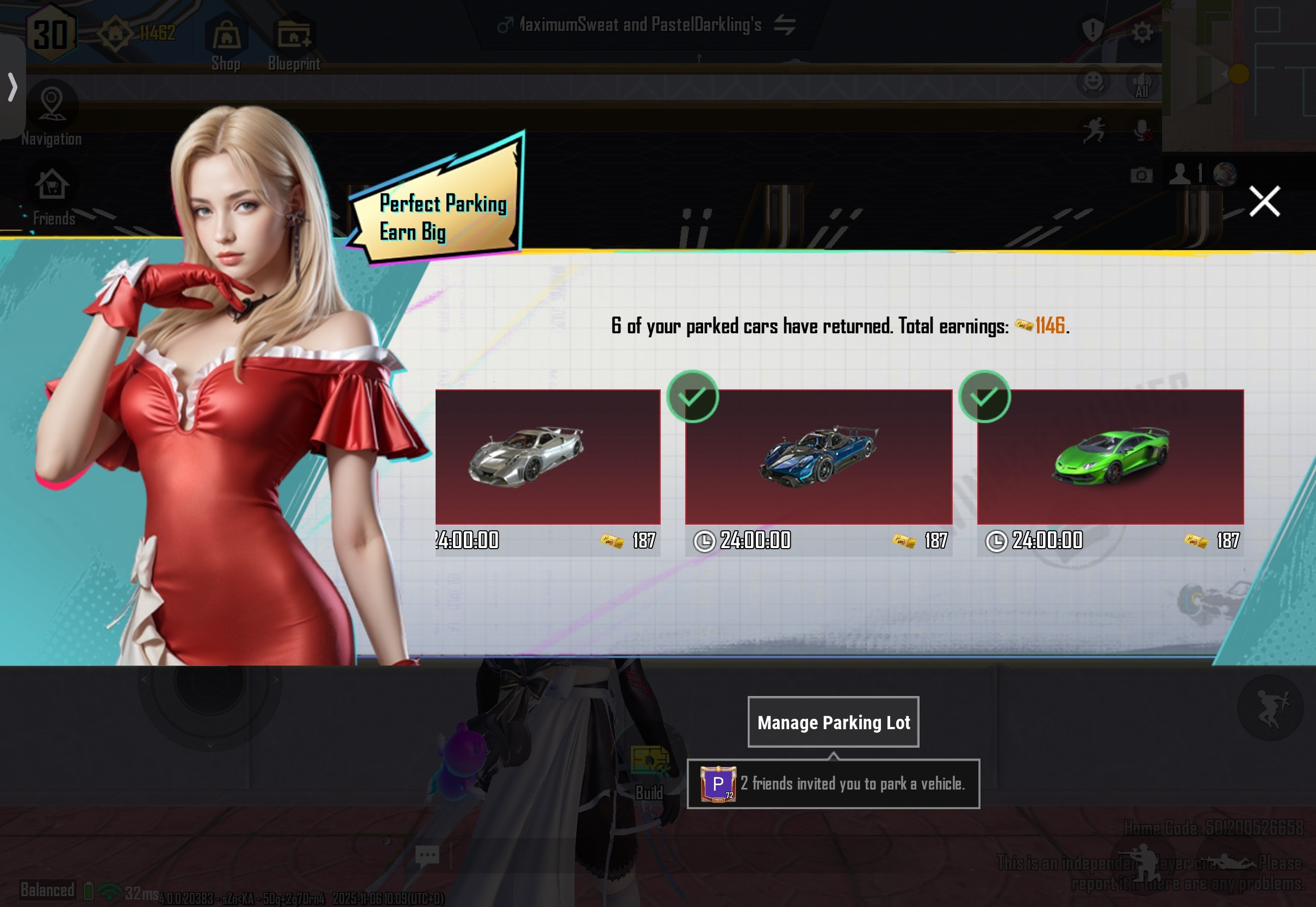The height and width of the screenshot is (907, 1316).
Task: Open the gear settings icon
Action: [1142, 33]
